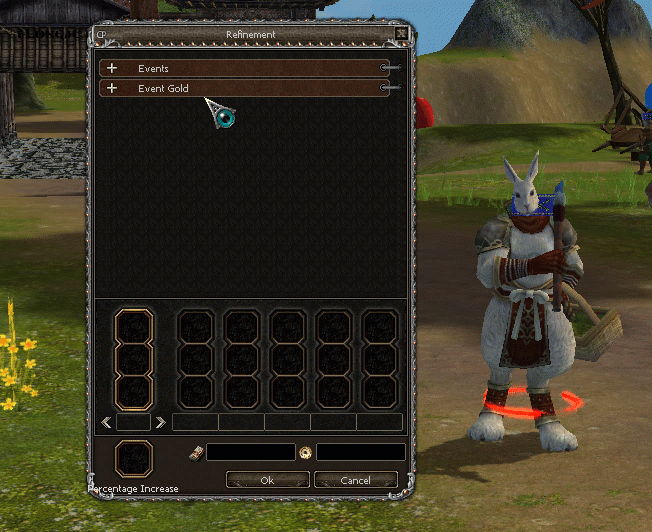Go to the next page with right arrow
652x532 pixels.
point(160,422)
